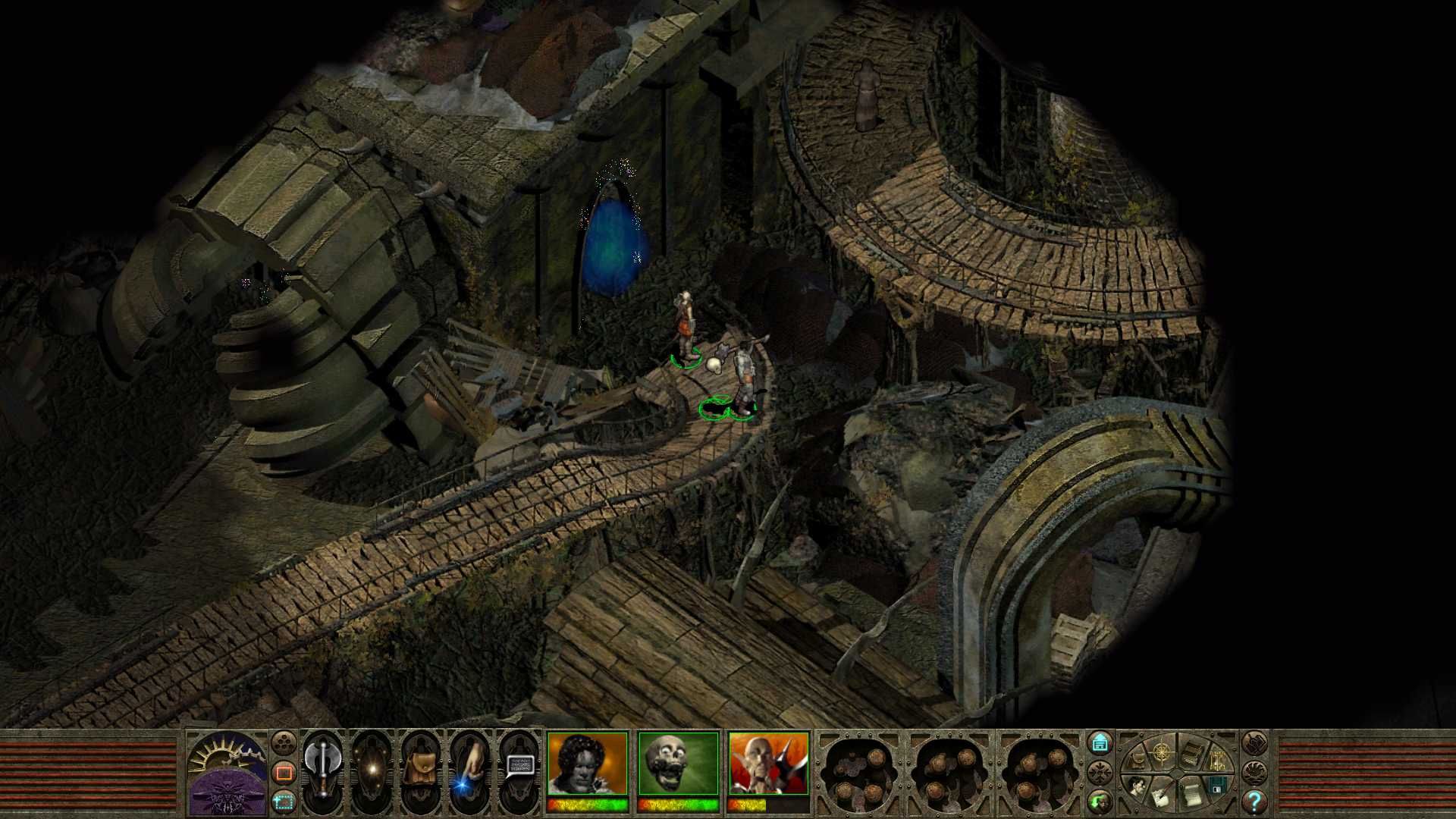Select the bald character portrait on red
Image resolution: width=1456 pixels, height=819 pixels.
click(768, 764)
